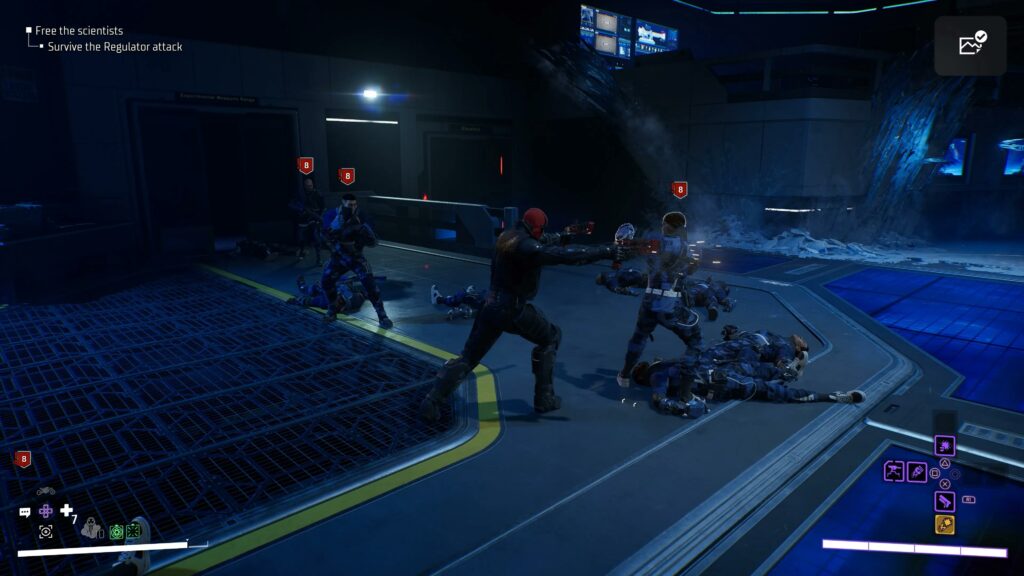1024x576 pixels.
Task: Use the health pack plus icon
Action: pos(67,511)
